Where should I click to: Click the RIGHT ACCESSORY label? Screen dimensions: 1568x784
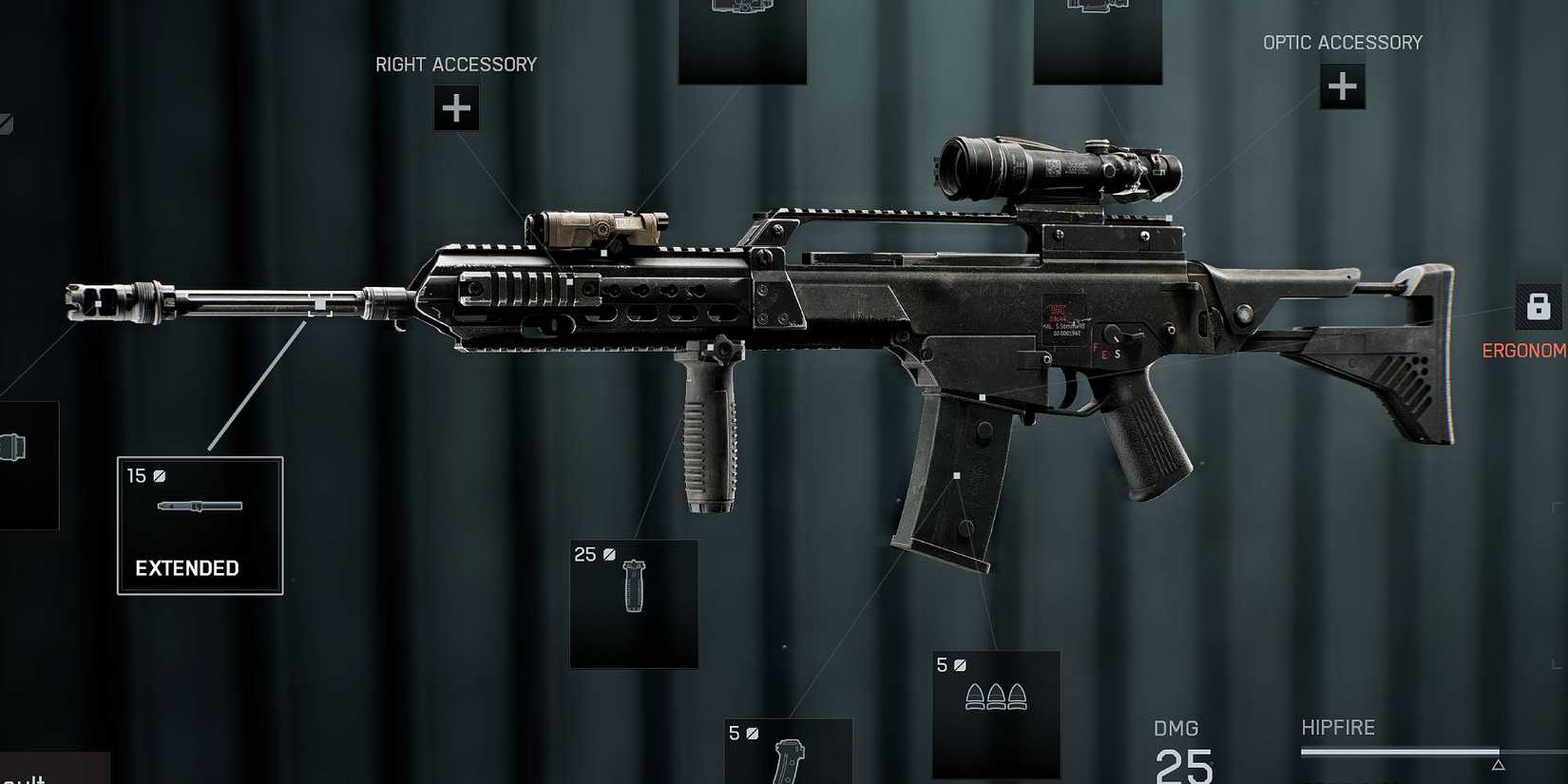[x=455, y=64]
